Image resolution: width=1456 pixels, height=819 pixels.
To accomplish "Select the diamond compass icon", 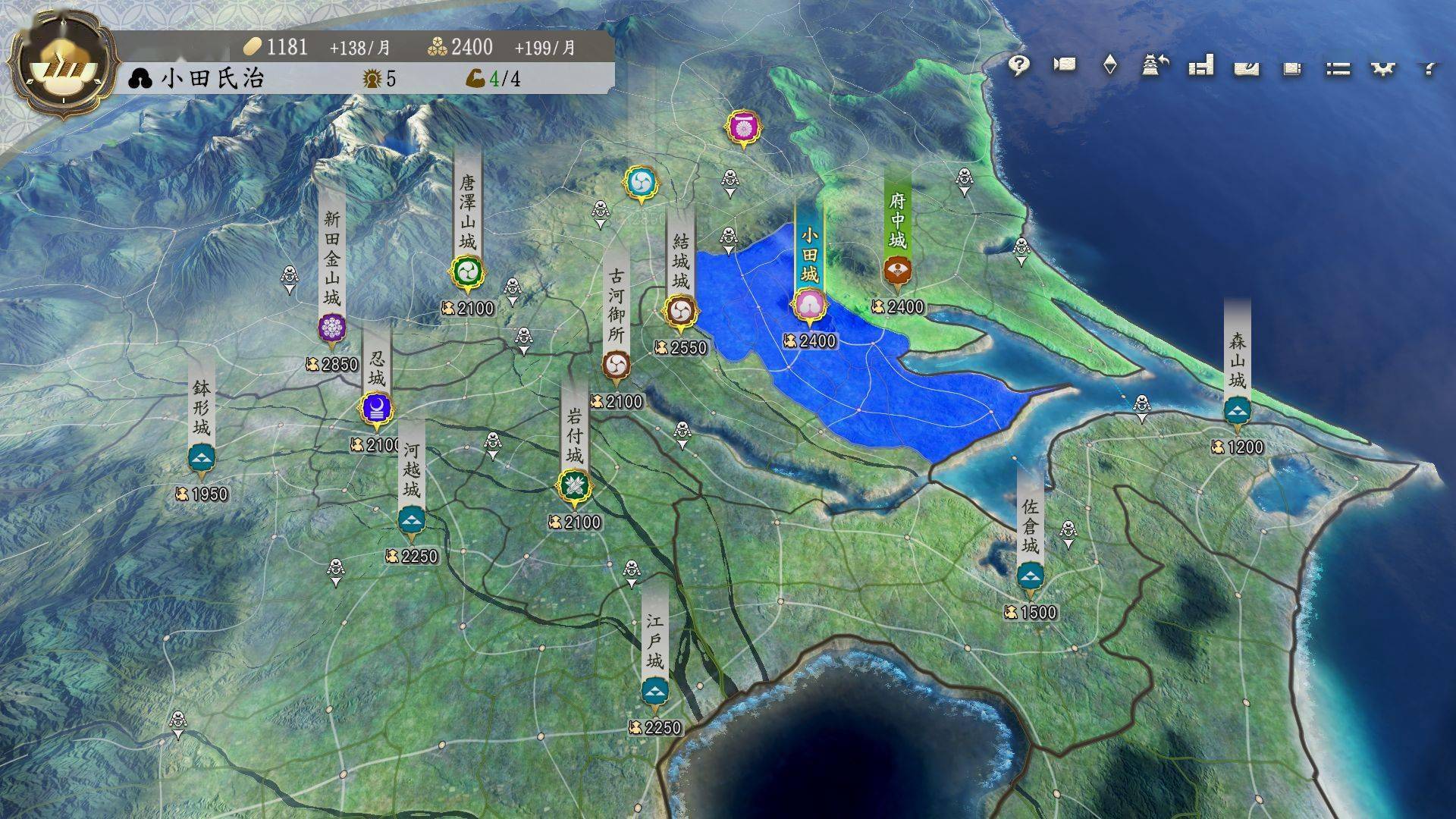I will pyautogui.click(x=1109, y=65).
